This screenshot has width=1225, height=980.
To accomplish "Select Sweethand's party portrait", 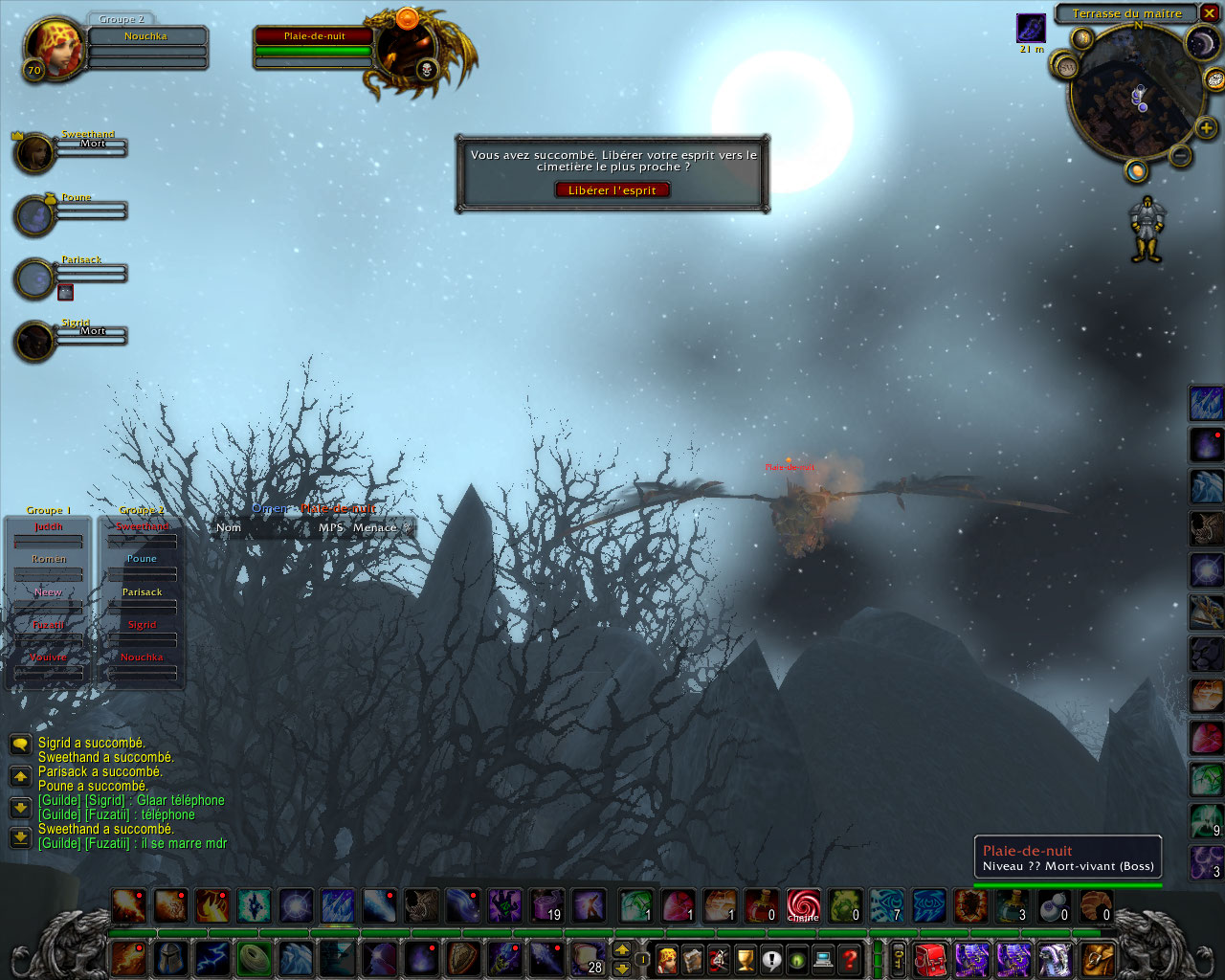I will [x=34, y=153].
